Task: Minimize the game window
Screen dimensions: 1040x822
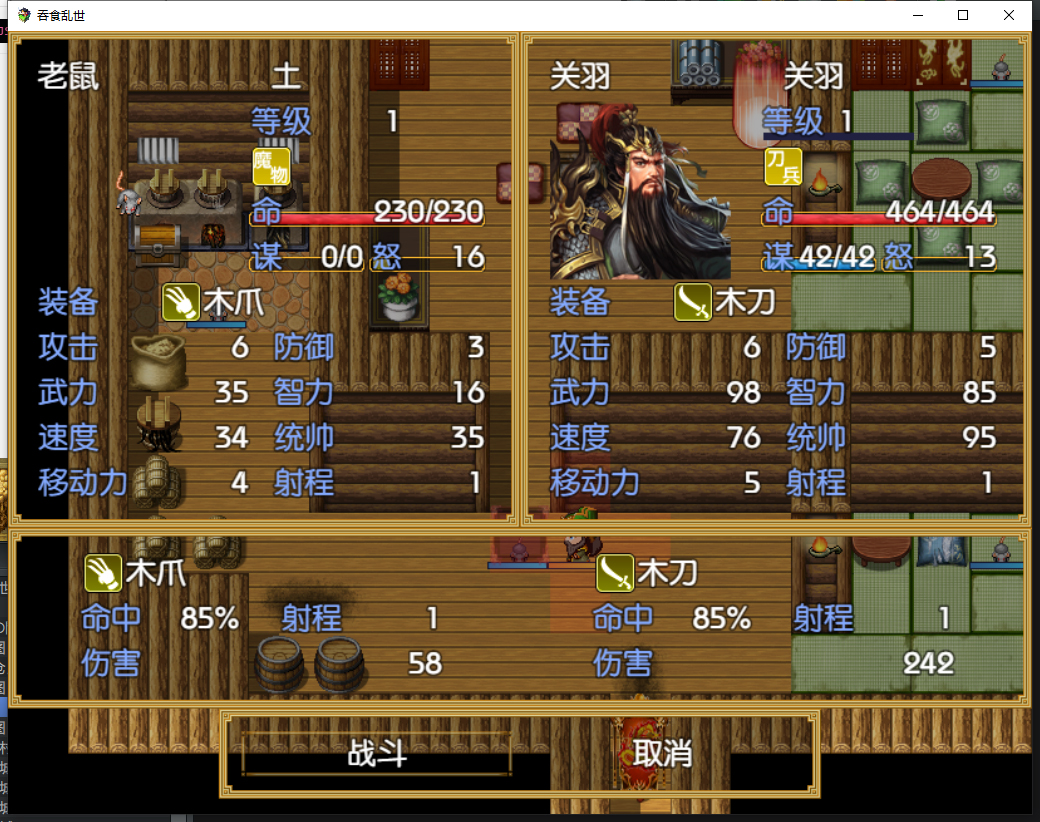Action: pyautogui.click(x=917, y=15)
